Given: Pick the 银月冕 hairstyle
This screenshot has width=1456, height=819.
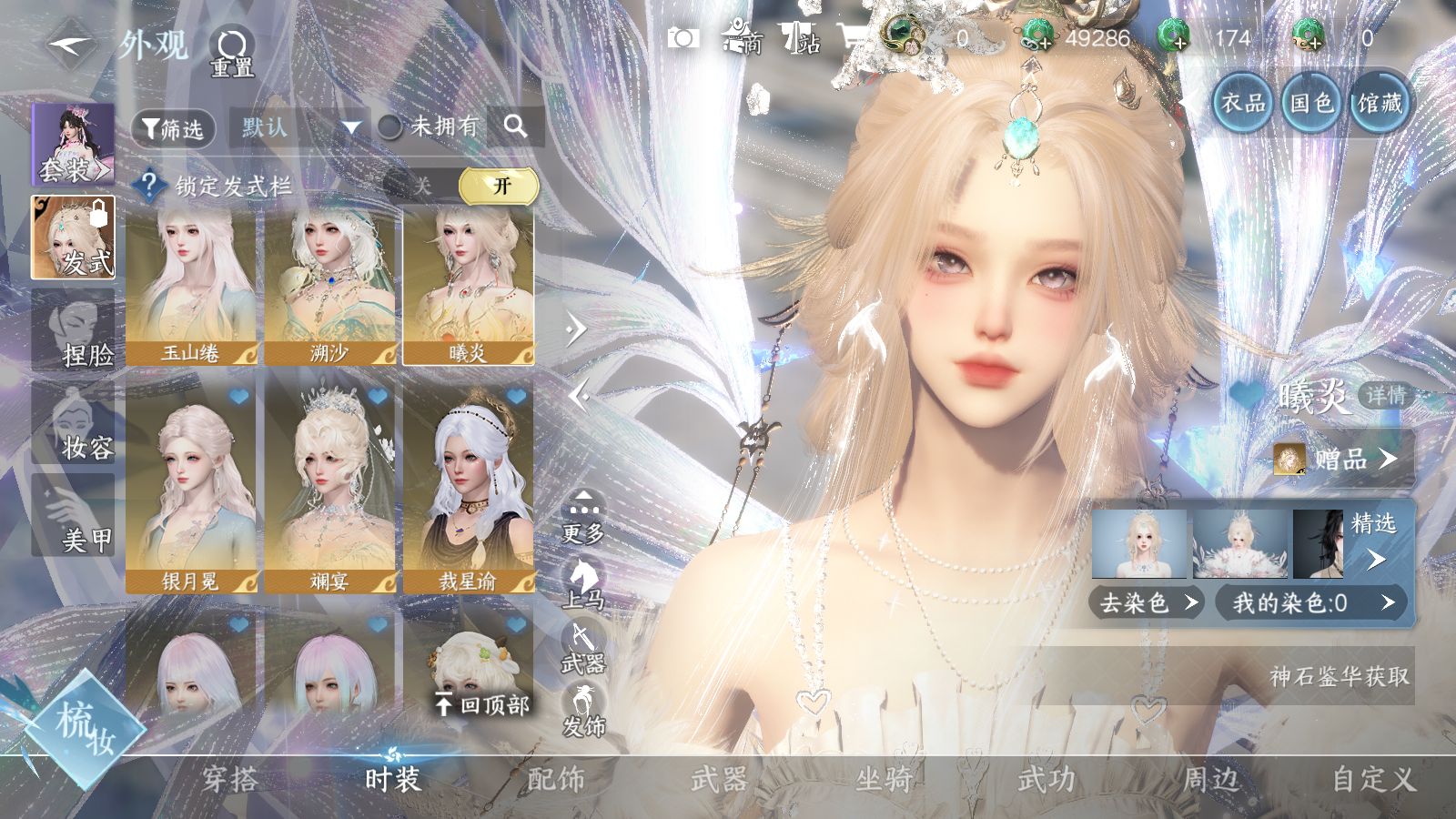Looking at the screenshot, I should tap(192, 488).
